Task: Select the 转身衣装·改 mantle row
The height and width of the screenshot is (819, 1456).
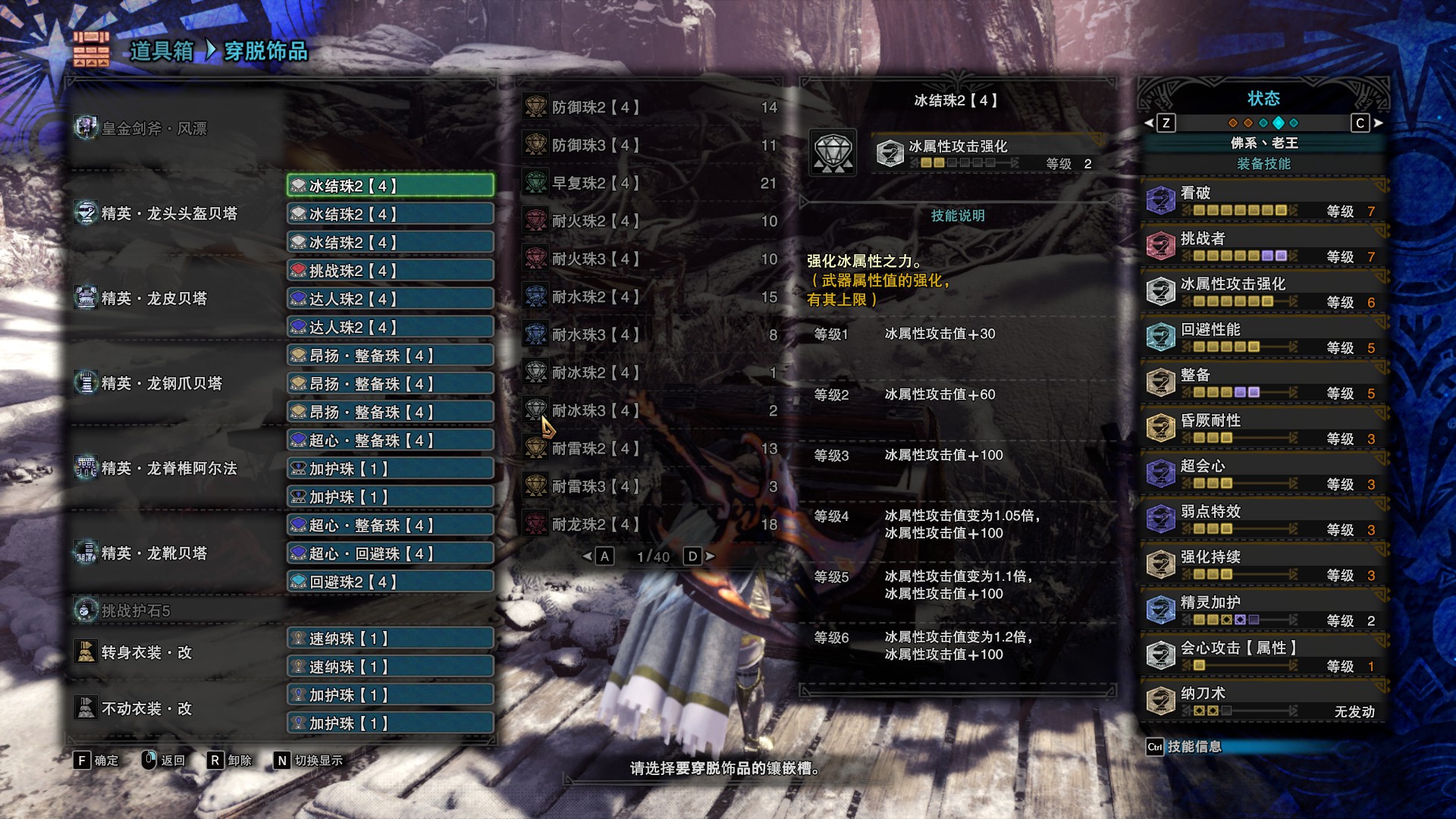Action: pos(146,653)
